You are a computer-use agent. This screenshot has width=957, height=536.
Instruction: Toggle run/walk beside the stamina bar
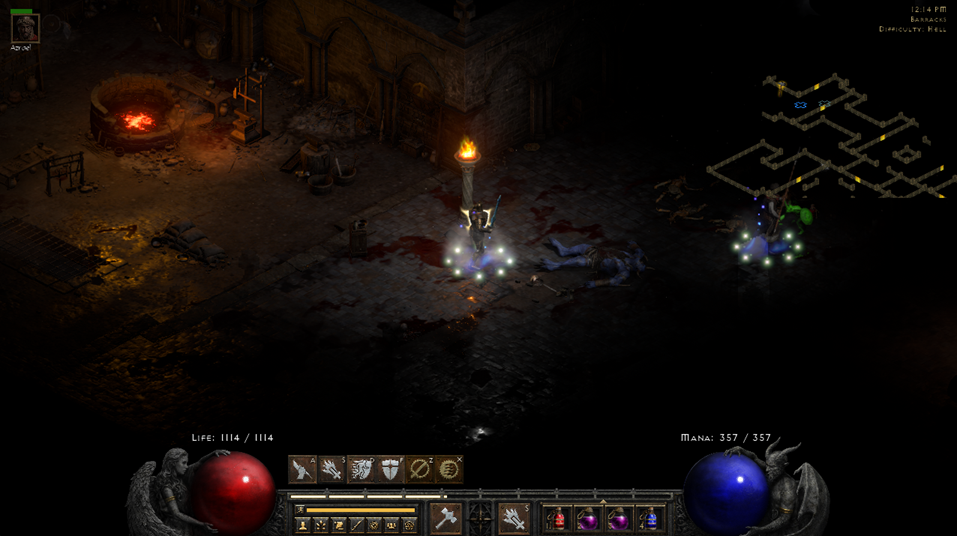[x=300, y=510]
